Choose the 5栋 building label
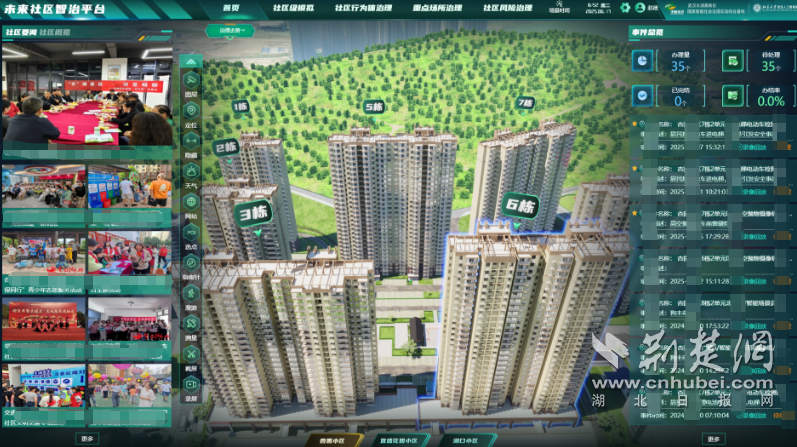Screen dimensions: 797x447 click(374, 106)
